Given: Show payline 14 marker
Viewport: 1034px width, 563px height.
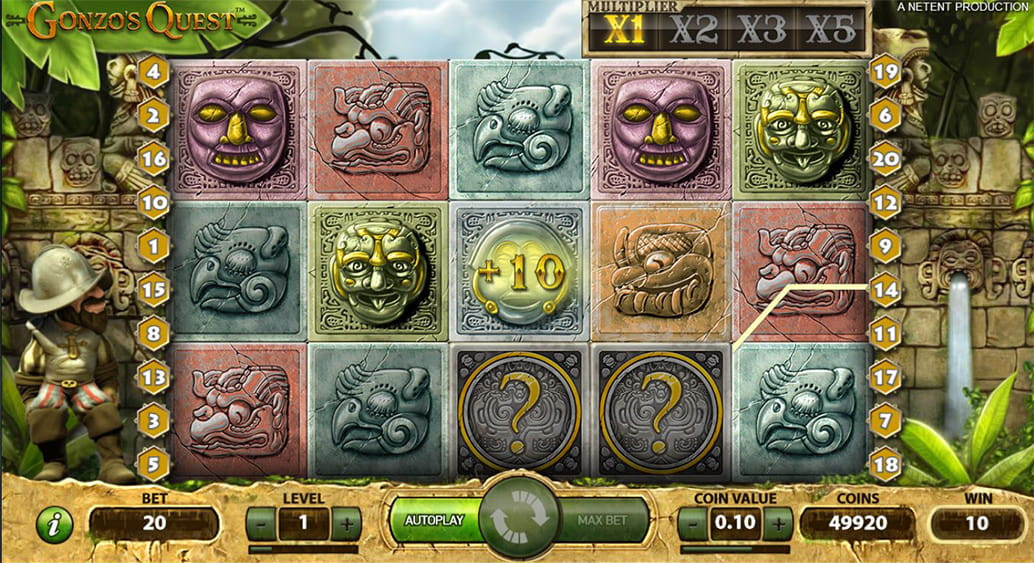Looking at the screenshot, I should (886, 289).
